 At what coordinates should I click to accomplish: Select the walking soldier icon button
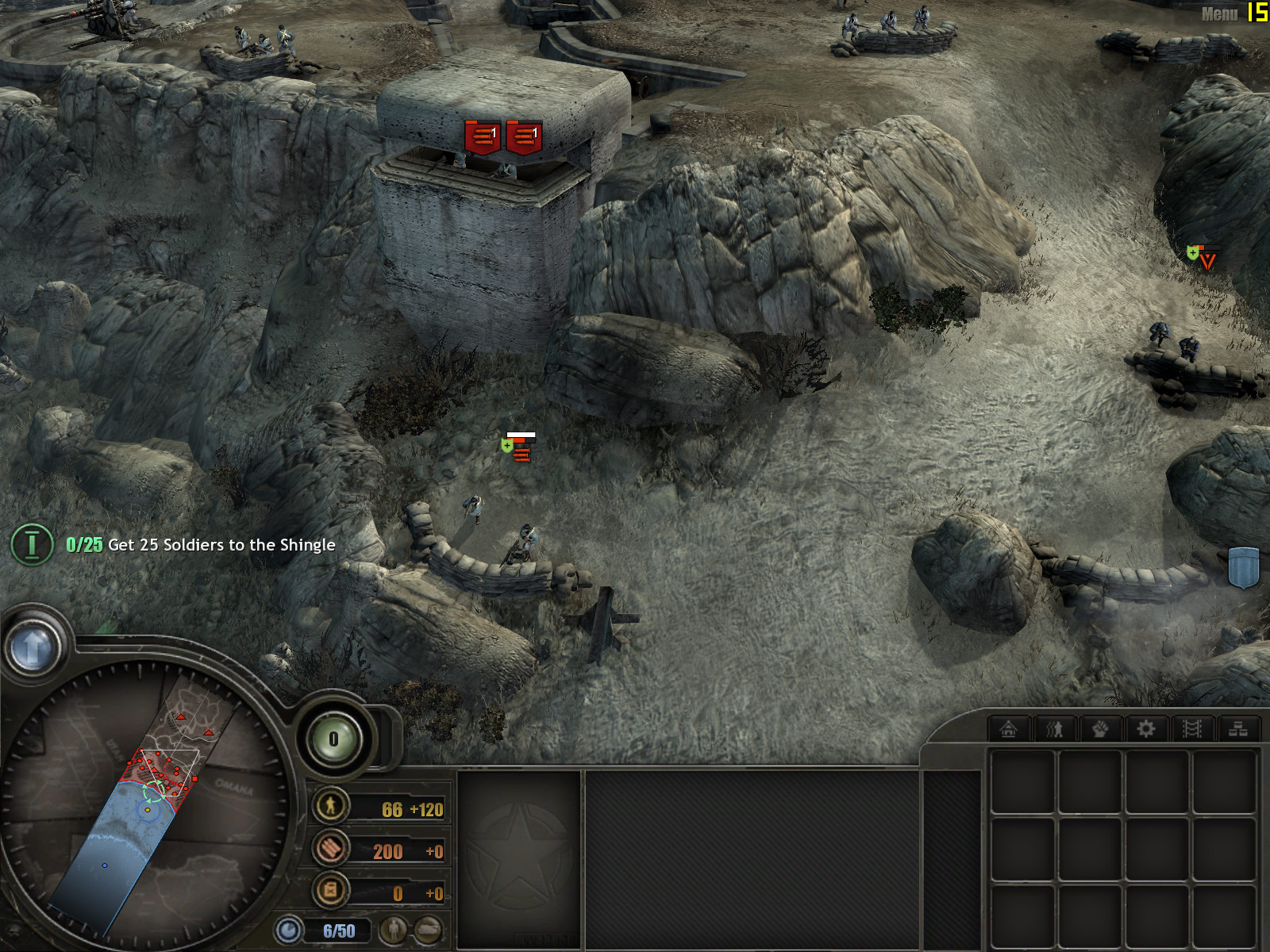click(1054, 728)
